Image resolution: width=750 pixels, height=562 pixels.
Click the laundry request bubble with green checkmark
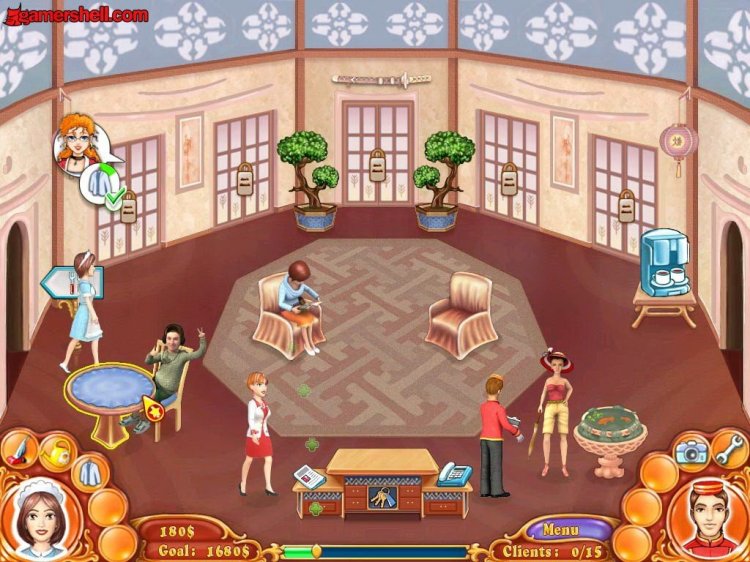pos(104,185)
